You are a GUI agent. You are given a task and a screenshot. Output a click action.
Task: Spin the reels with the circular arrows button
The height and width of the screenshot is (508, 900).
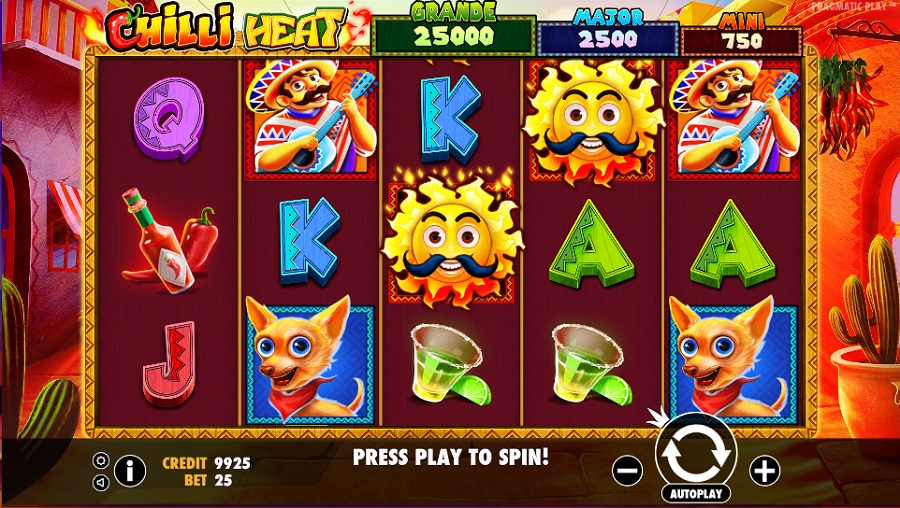point(695,453)
